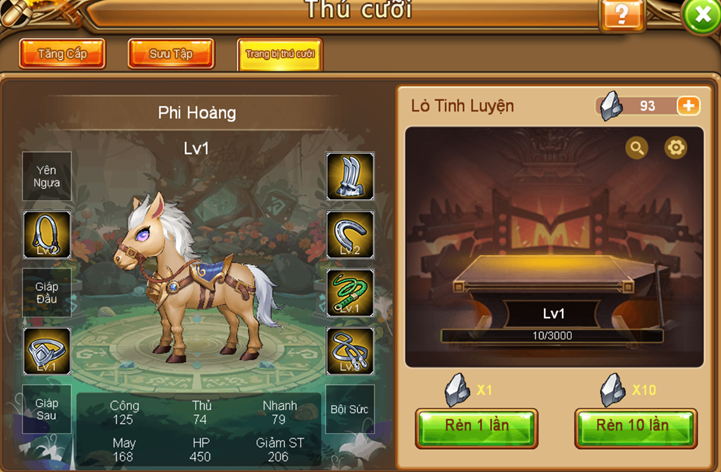
Task: Open the Sưu Tập tab
Action: [x=171, y=54]
